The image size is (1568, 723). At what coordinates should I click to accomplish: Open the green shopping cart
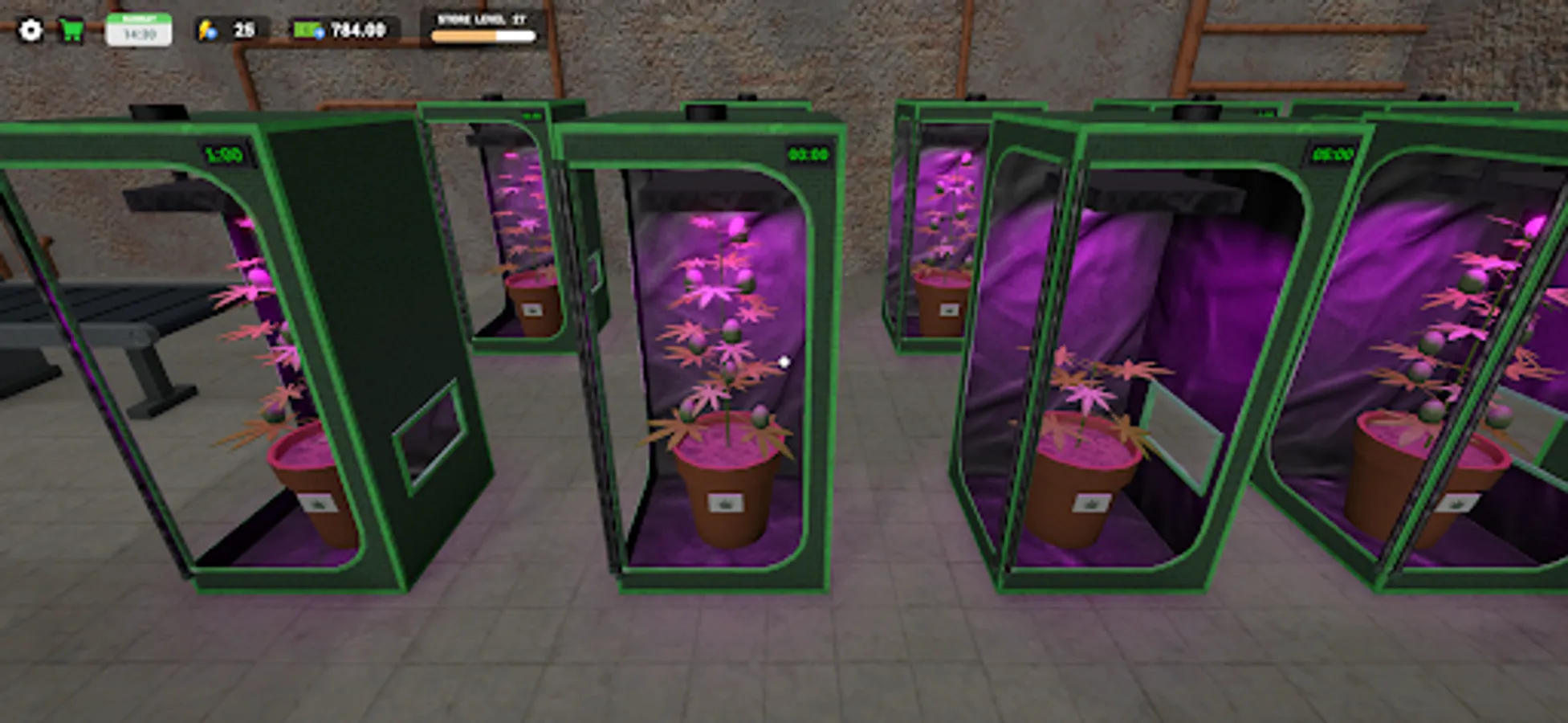pos(71,30)
